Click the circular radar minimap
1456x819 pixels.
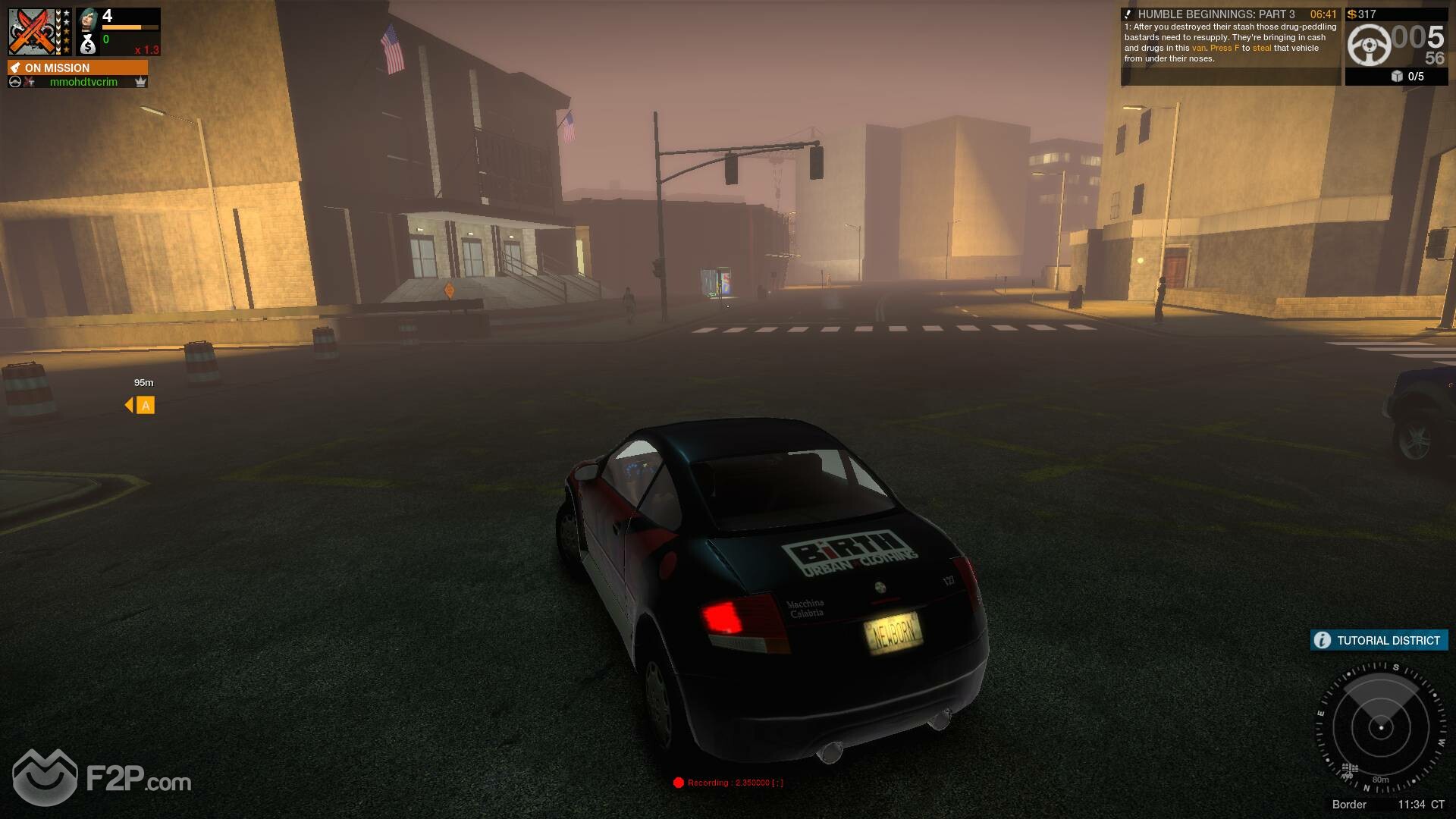1380,728
